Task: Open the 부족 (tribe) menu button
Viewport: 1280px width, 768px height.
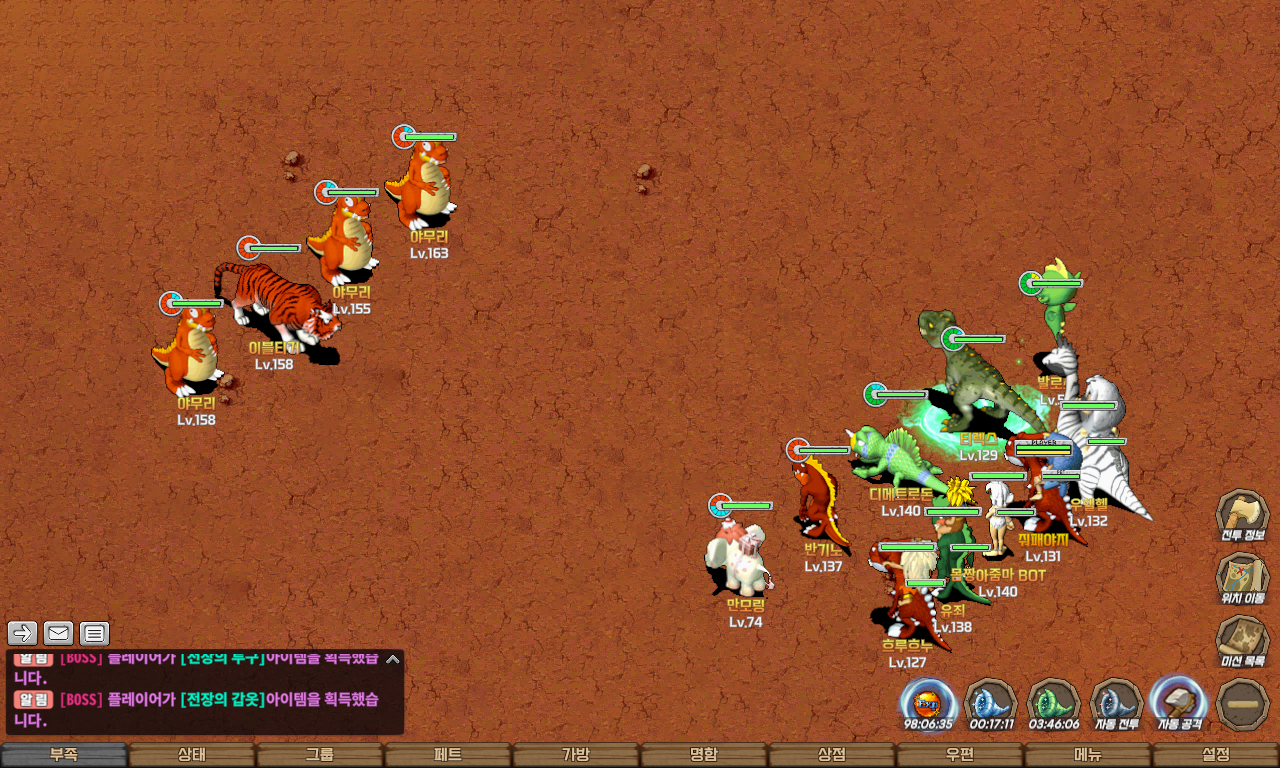Action: pos(64,755)
